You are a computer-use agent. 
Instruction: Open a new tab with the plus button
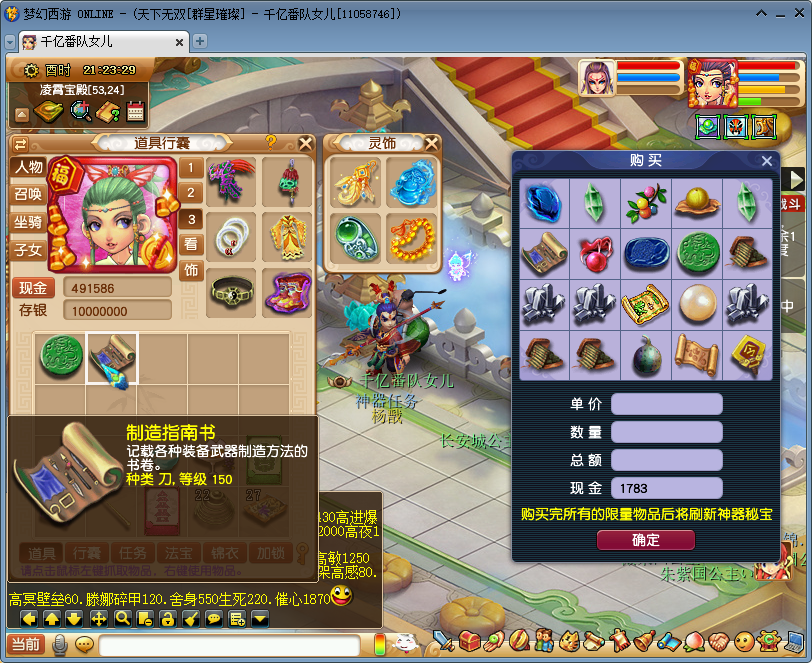point(200,42)
